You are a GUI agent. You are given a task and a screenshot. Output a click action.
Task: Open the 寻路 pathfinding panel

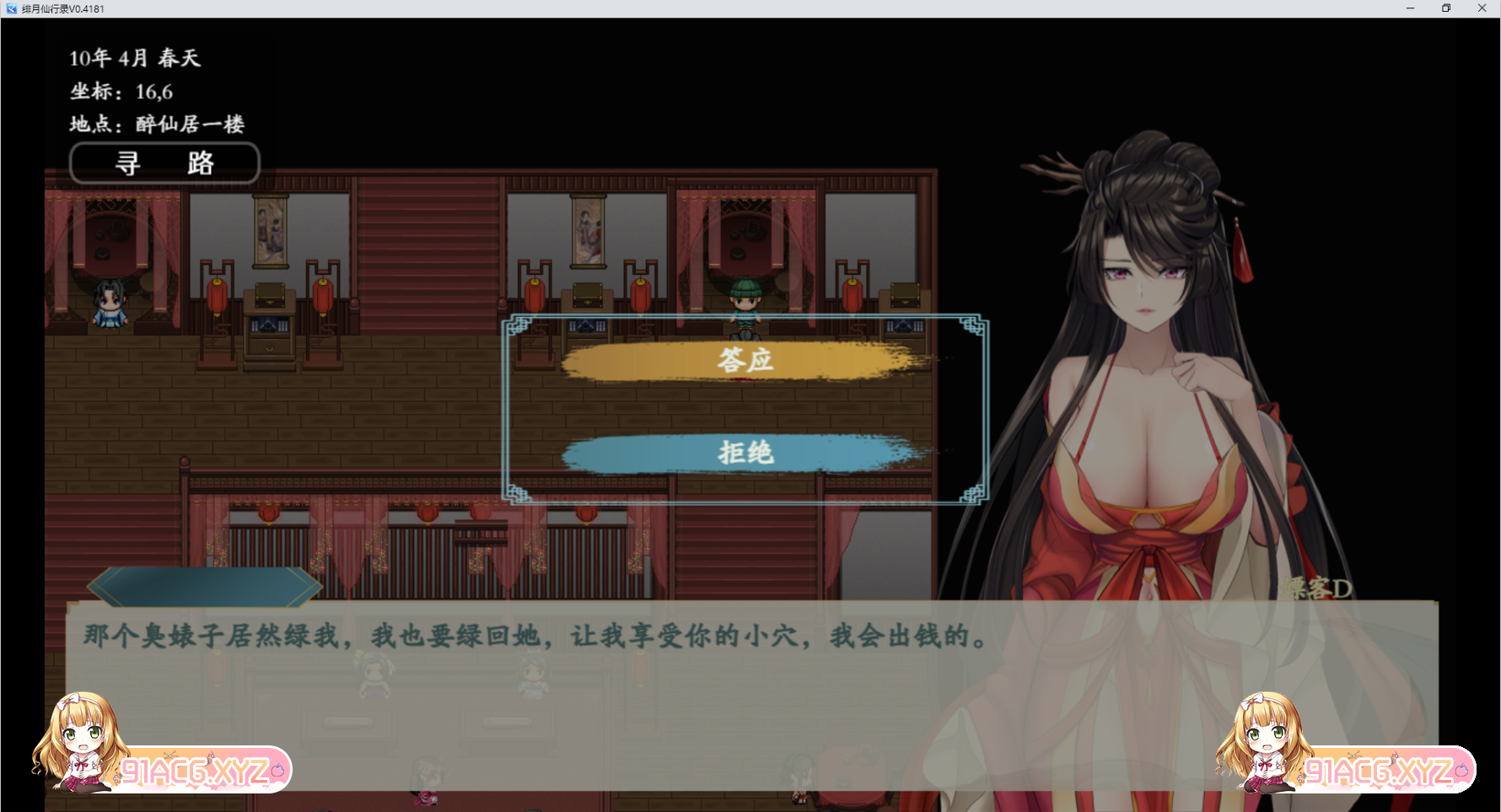[x=164, y=163]
